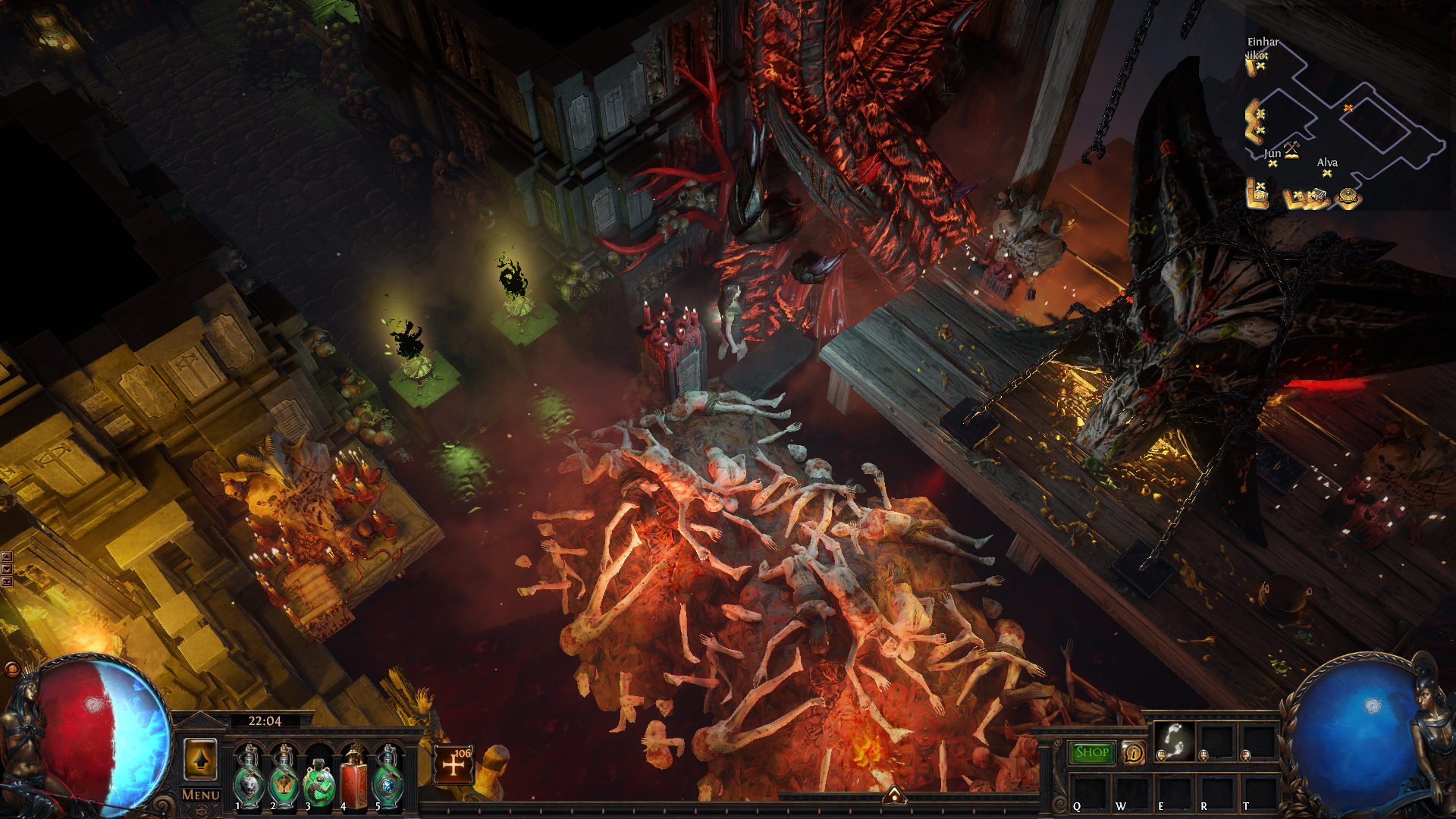Select the footprints move skill slot
1456x819 pixels.
point(1174,741)
